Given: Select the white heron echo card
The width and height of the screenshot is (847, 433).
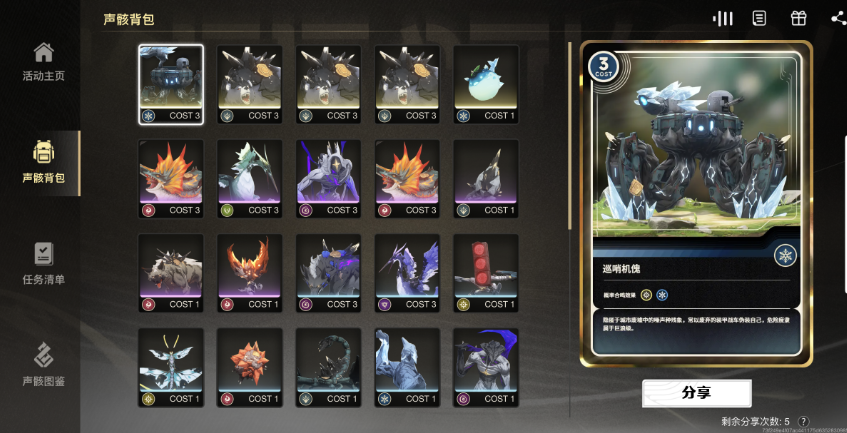Looking at the screenshot, I should 250,178.
